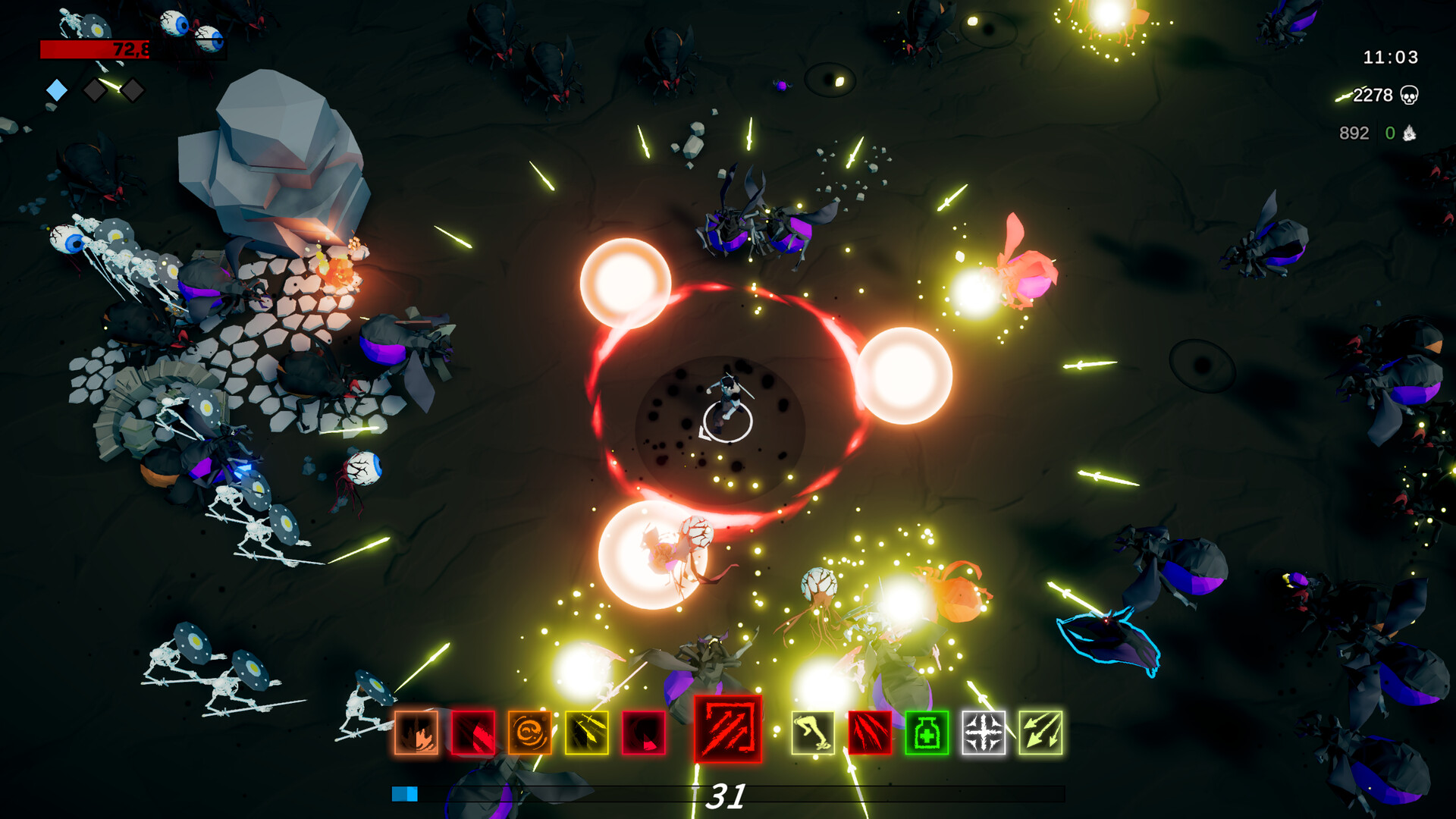Trigger the large red triple-arrow ability
Viewport: 1456px width, 819px height.
click(x=728, y=729)
